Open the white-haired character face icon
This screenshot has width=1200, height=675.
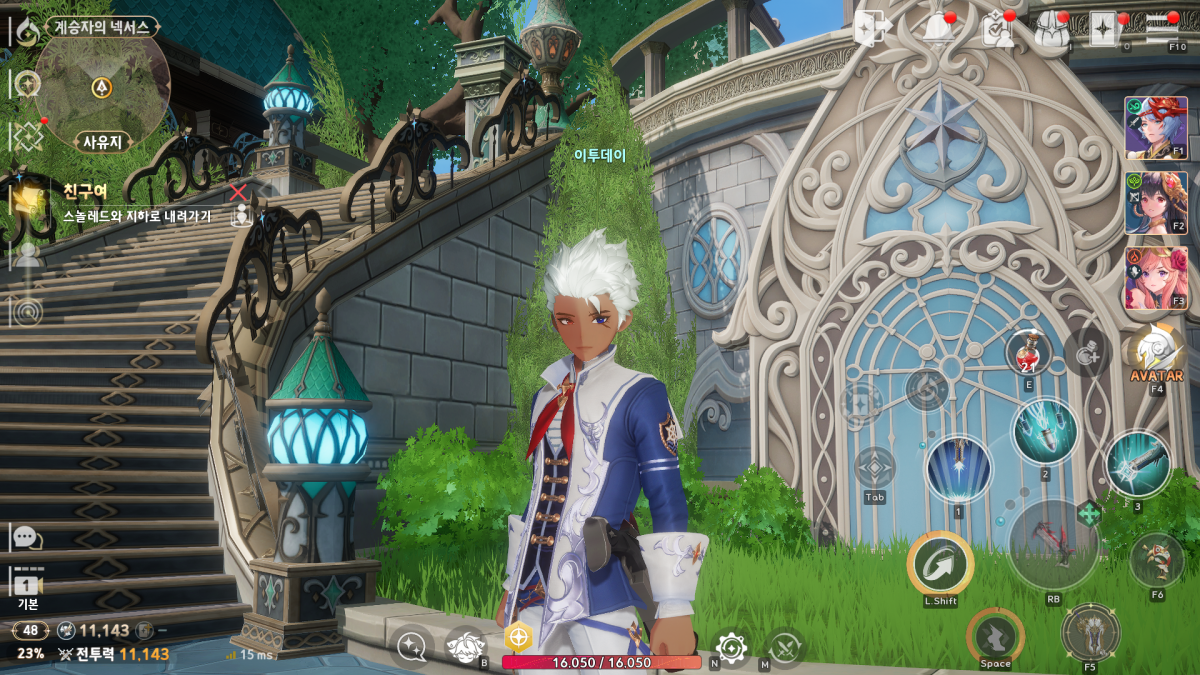(x=465, y=647)
